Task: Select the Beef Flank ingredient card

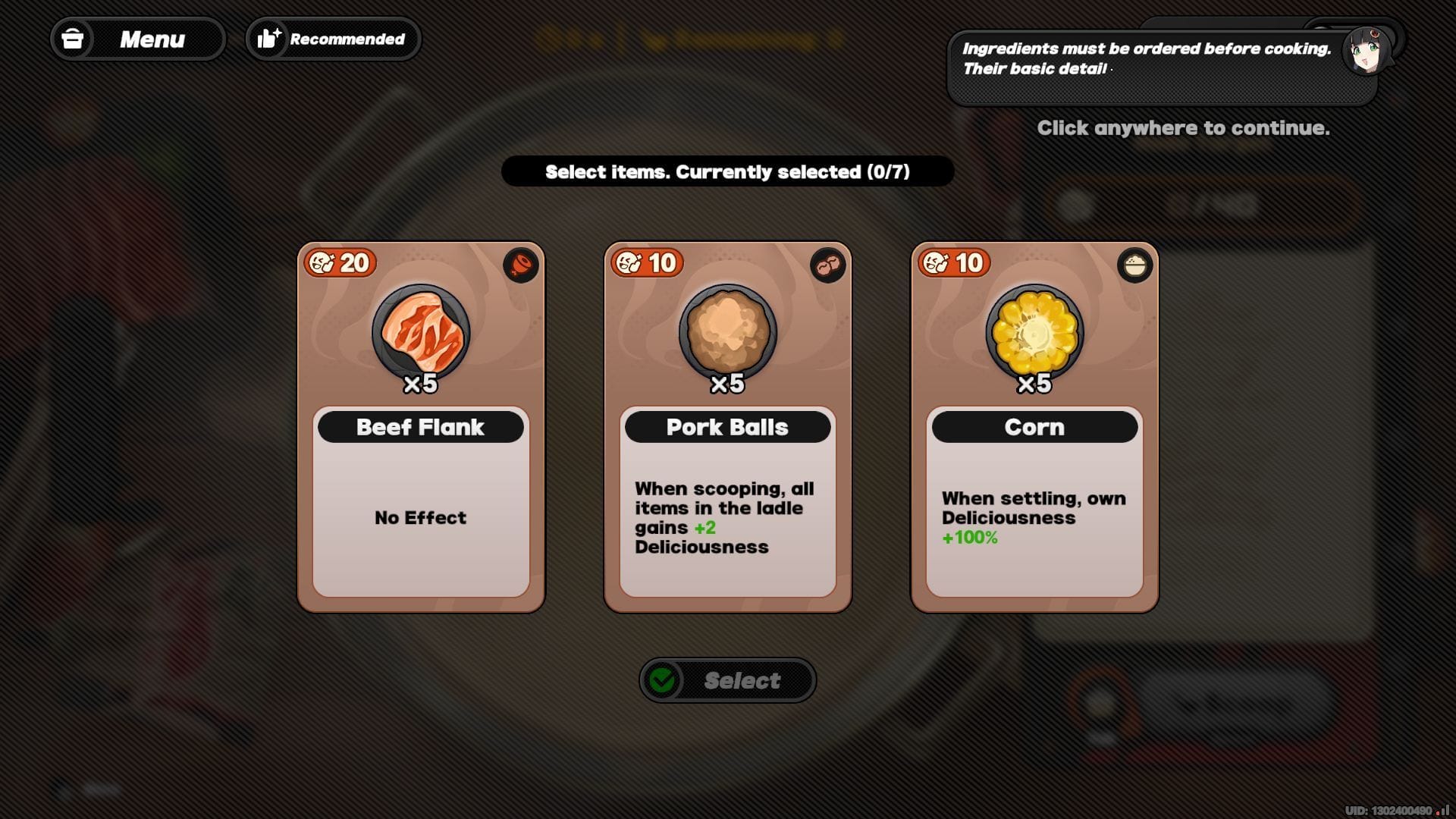Action: pos(421,426)
